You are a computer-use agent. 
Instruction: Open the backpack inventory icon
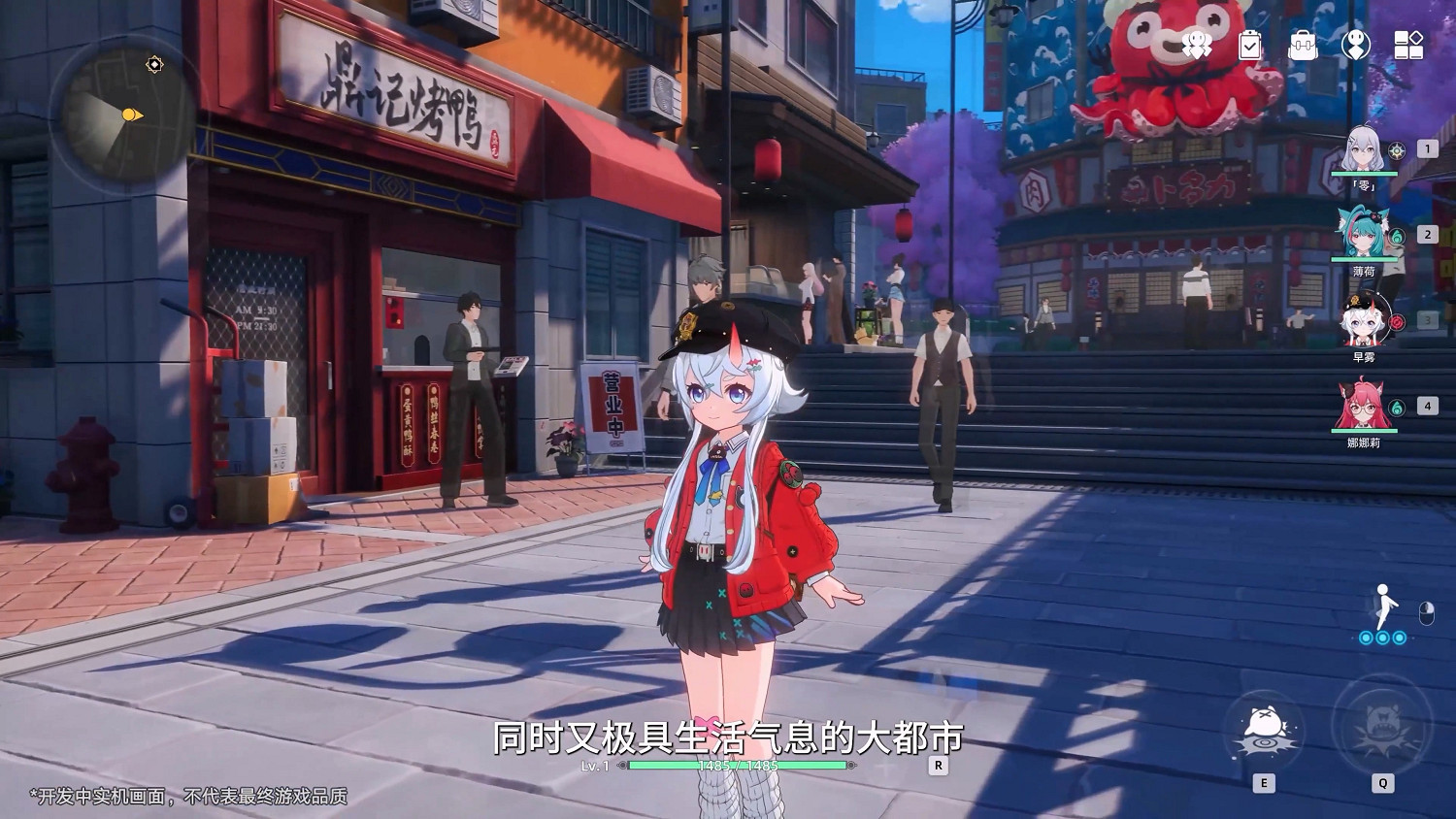[1304, 46]
